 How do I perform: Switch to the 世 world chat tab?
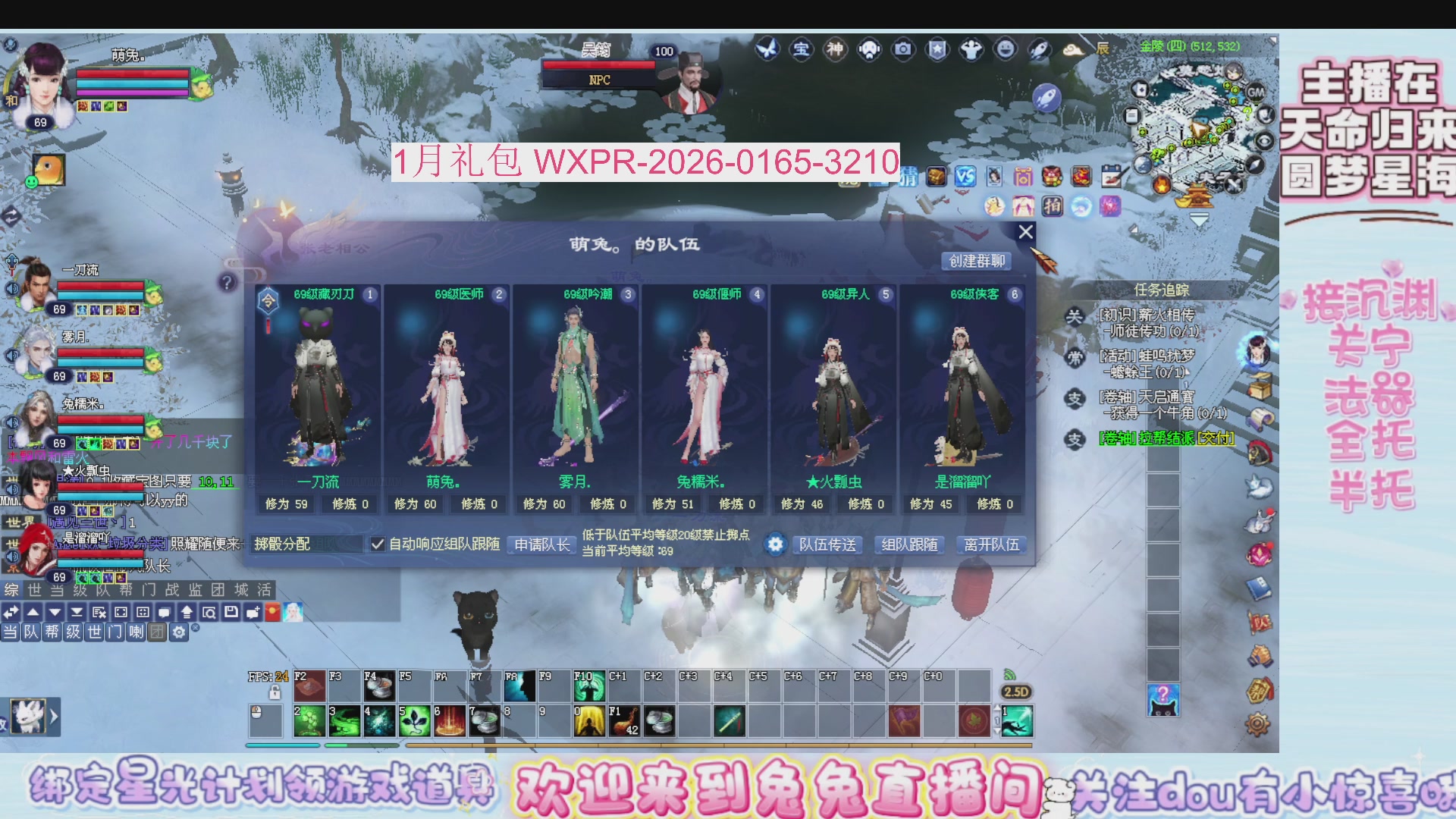click(35, 591)
